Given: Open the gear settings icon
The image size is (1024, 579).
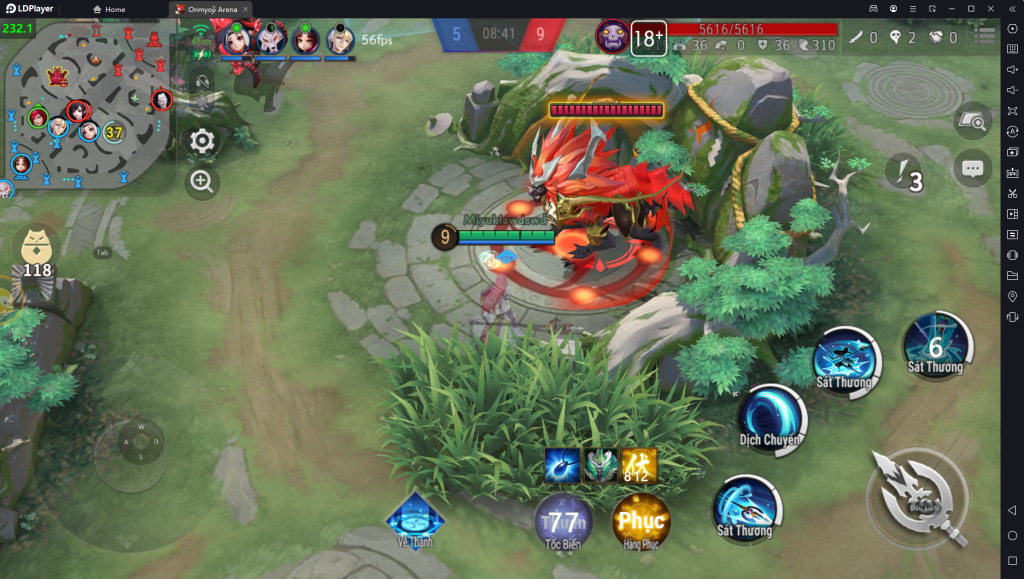Looking at the screenshot, I should [x=203, y=141].
